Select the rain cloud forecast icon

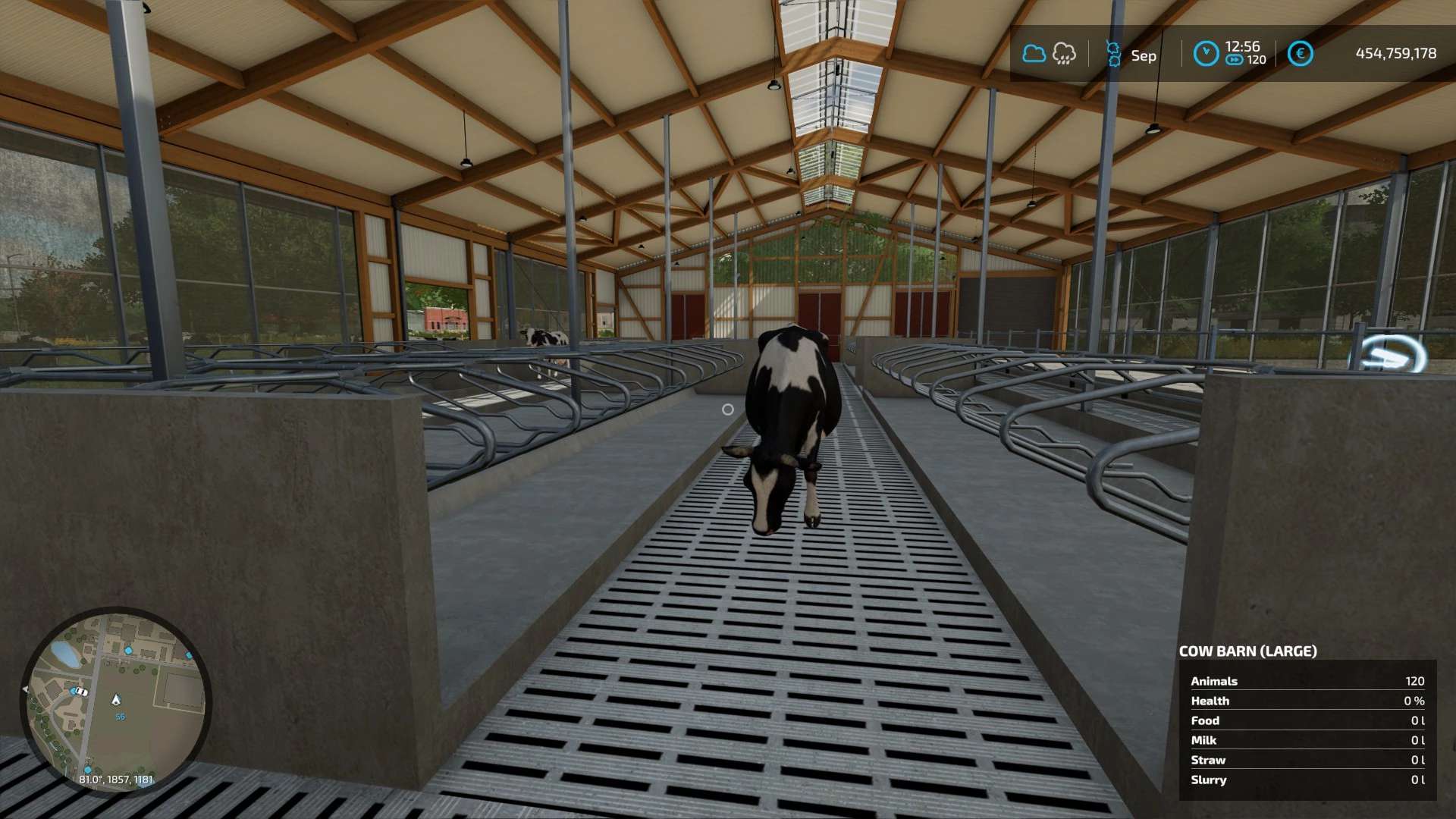(x=1064, y=54)
